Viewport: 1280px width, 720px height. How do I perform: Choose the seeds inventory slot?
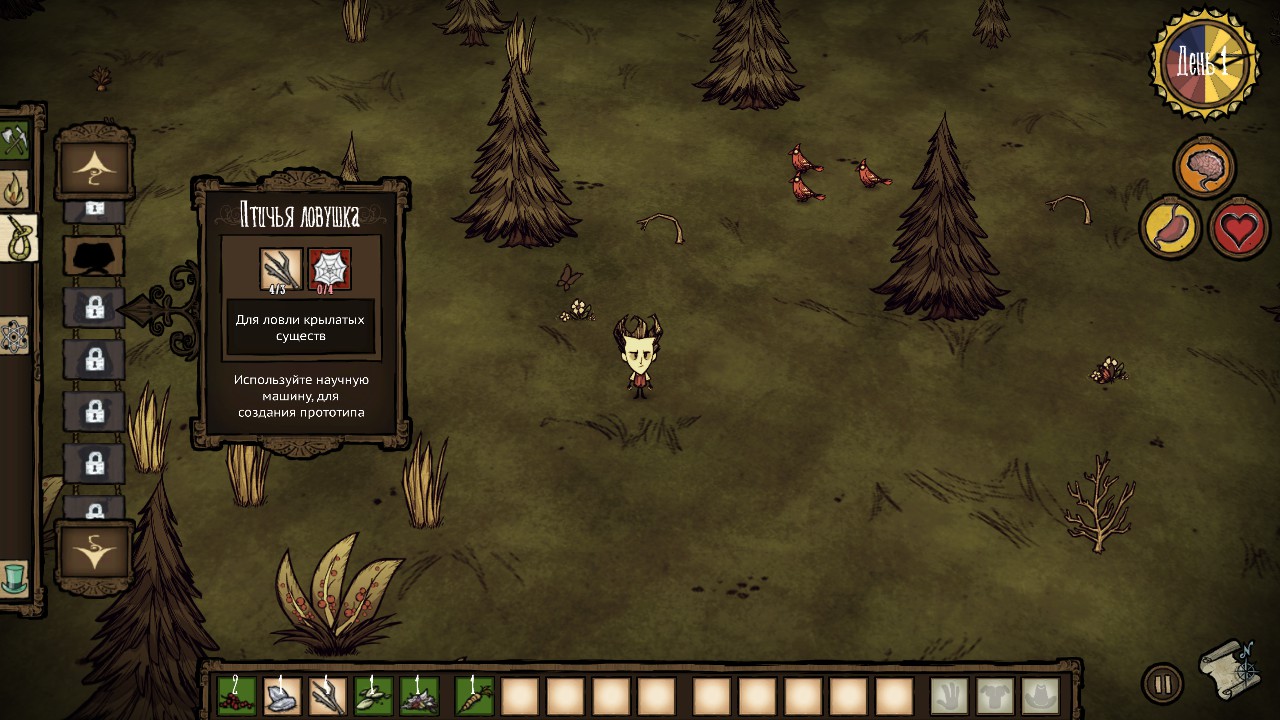[374, 696]
